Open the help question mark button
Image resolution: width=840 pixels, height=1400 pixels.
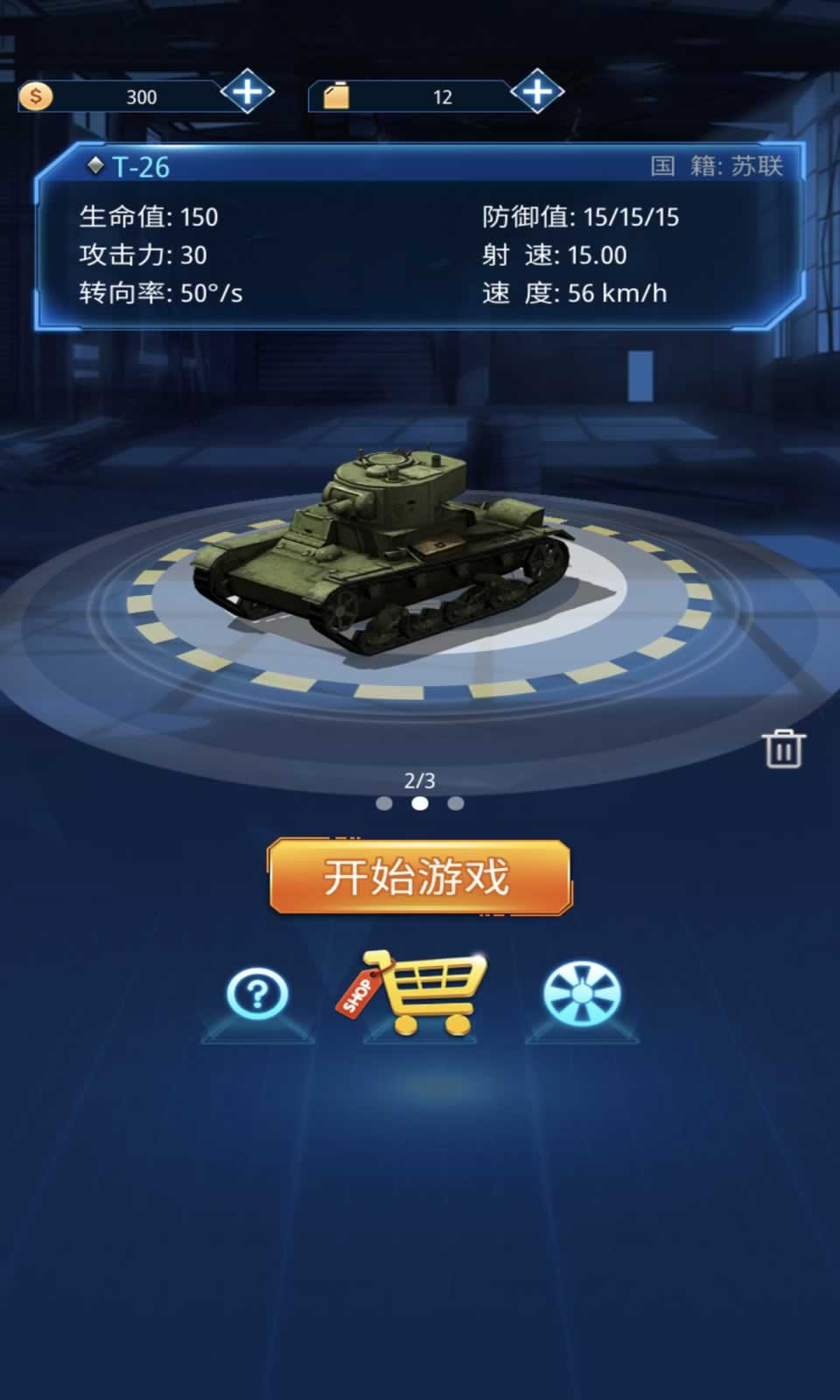(257, 994)
